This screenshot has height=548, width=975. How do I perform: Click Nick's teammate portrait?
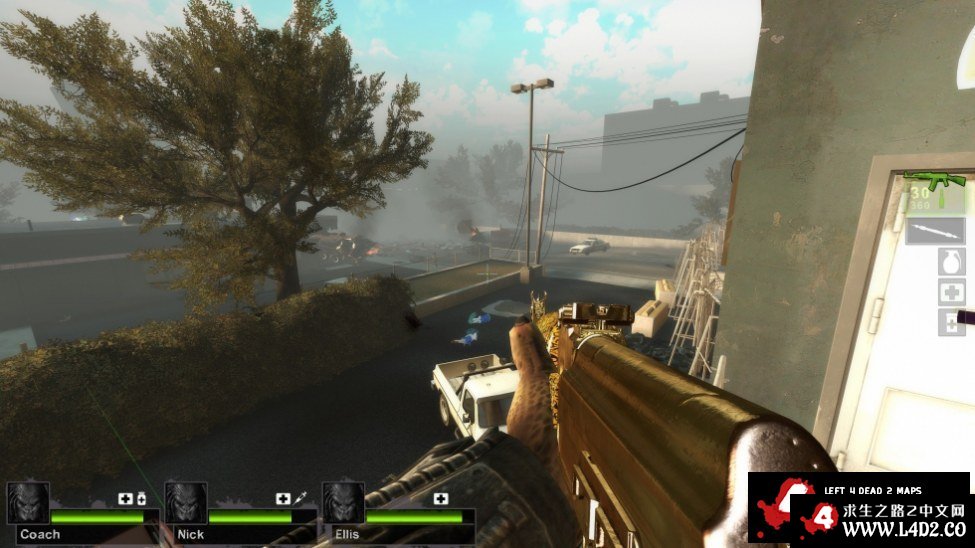[x=186, y=503]
